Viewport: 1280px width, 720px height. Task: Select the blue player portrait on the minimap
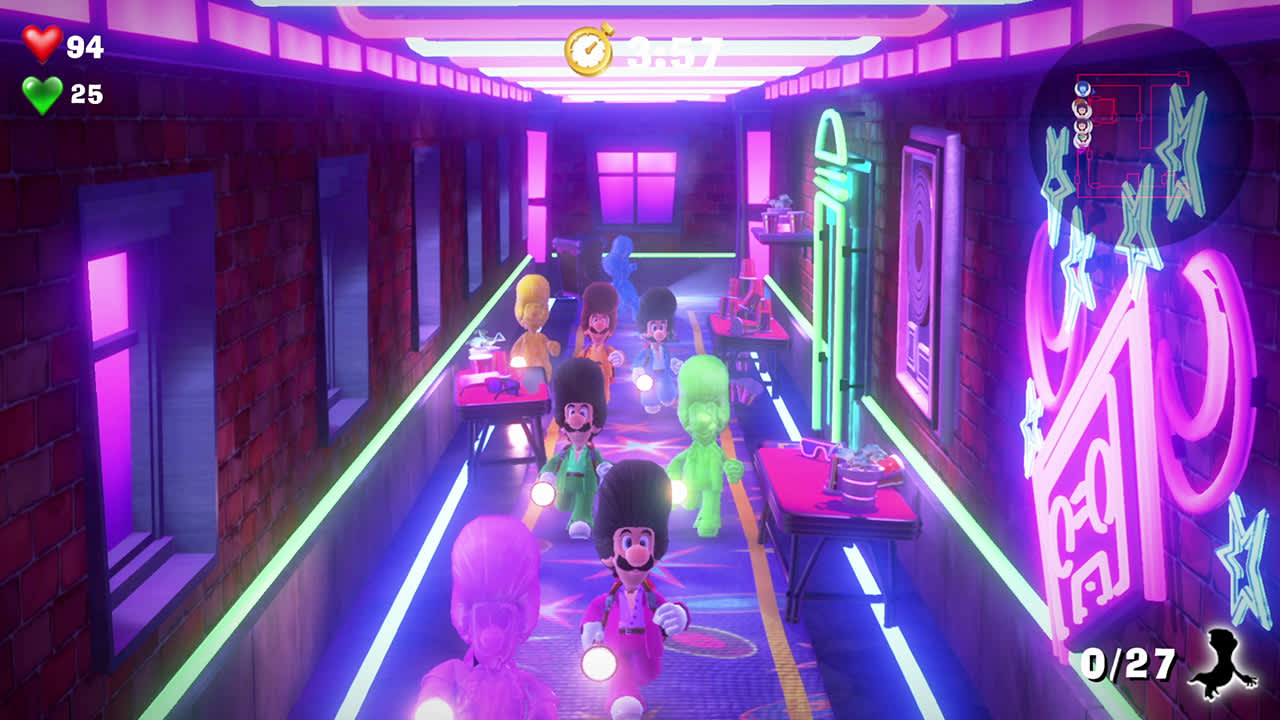coord(1084,89)
